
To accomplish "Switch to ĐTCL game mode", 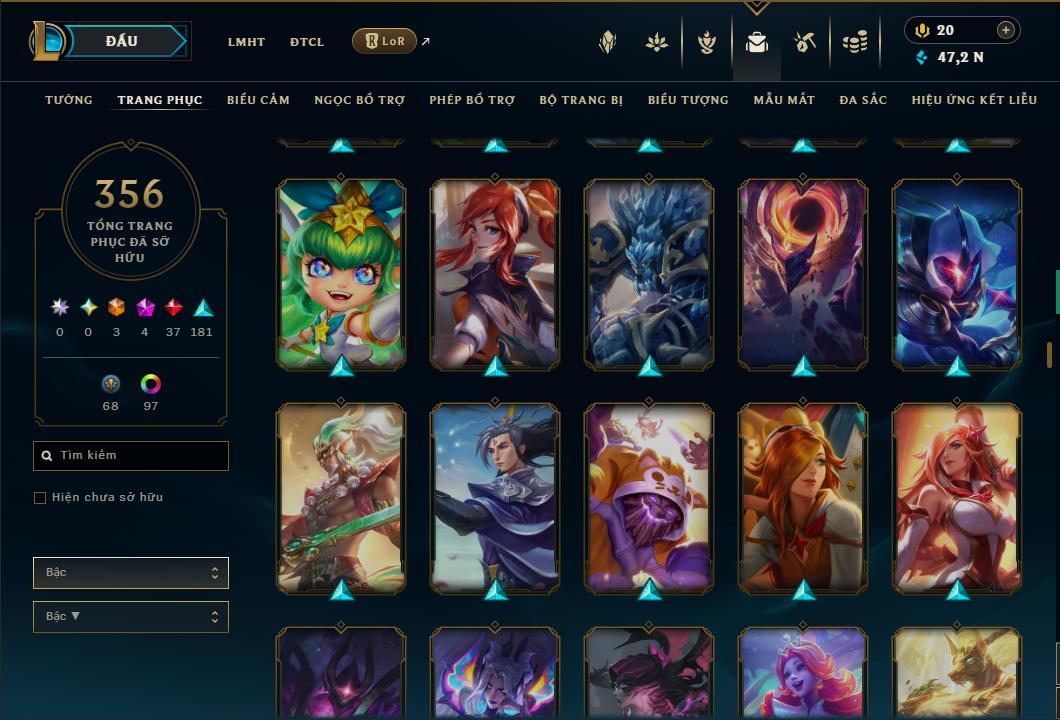I will coord(307,42).
